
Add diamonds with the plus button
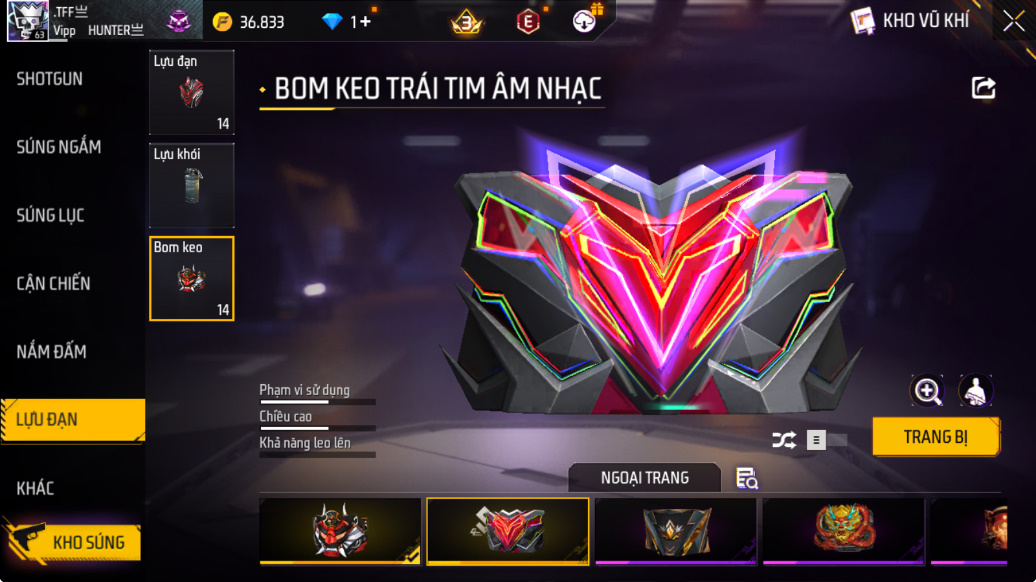click(365, 21)
